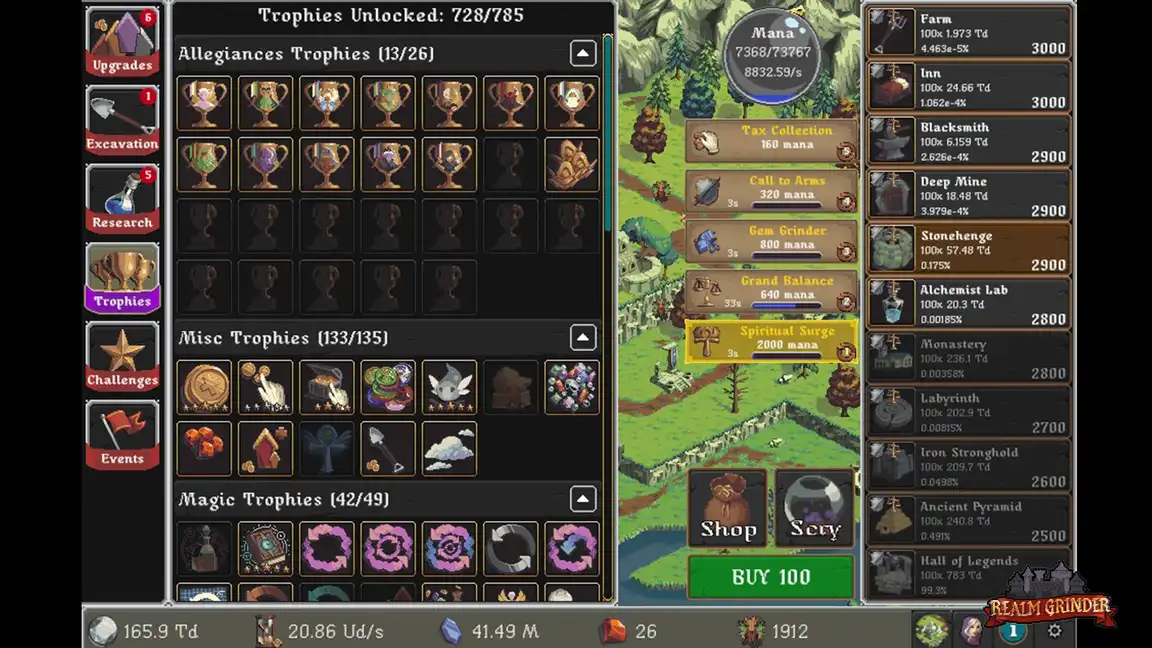Switch to the Excavation tab
Image resolution: width=1152 pixels, height=648 pixels.
[122, 122]
